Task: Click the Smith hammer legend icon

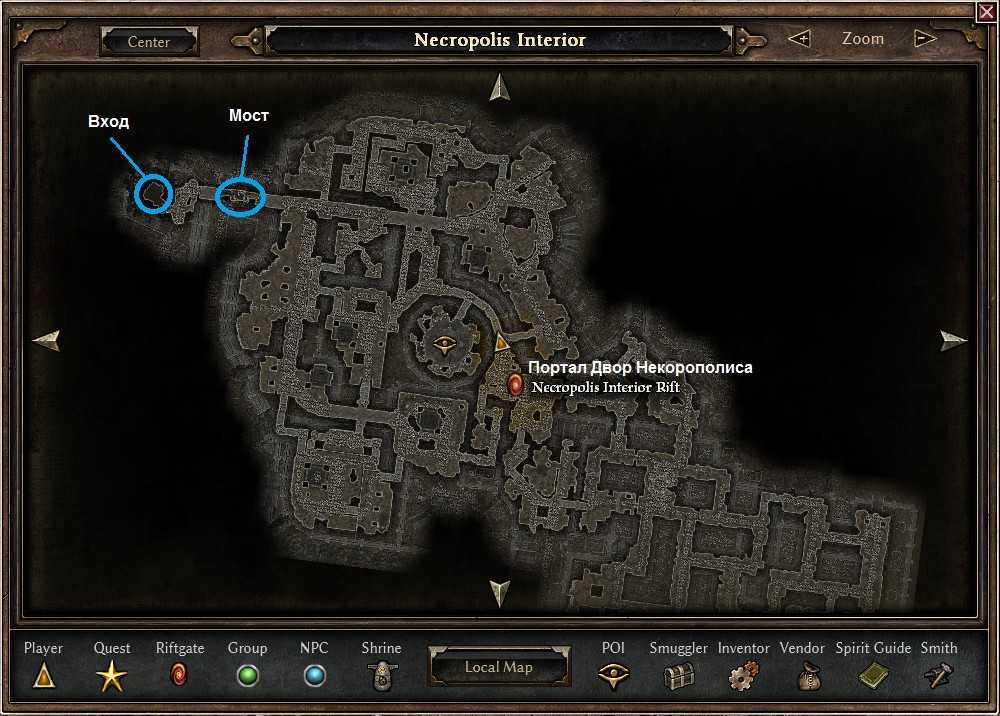Action: click(x=938, y=677)
